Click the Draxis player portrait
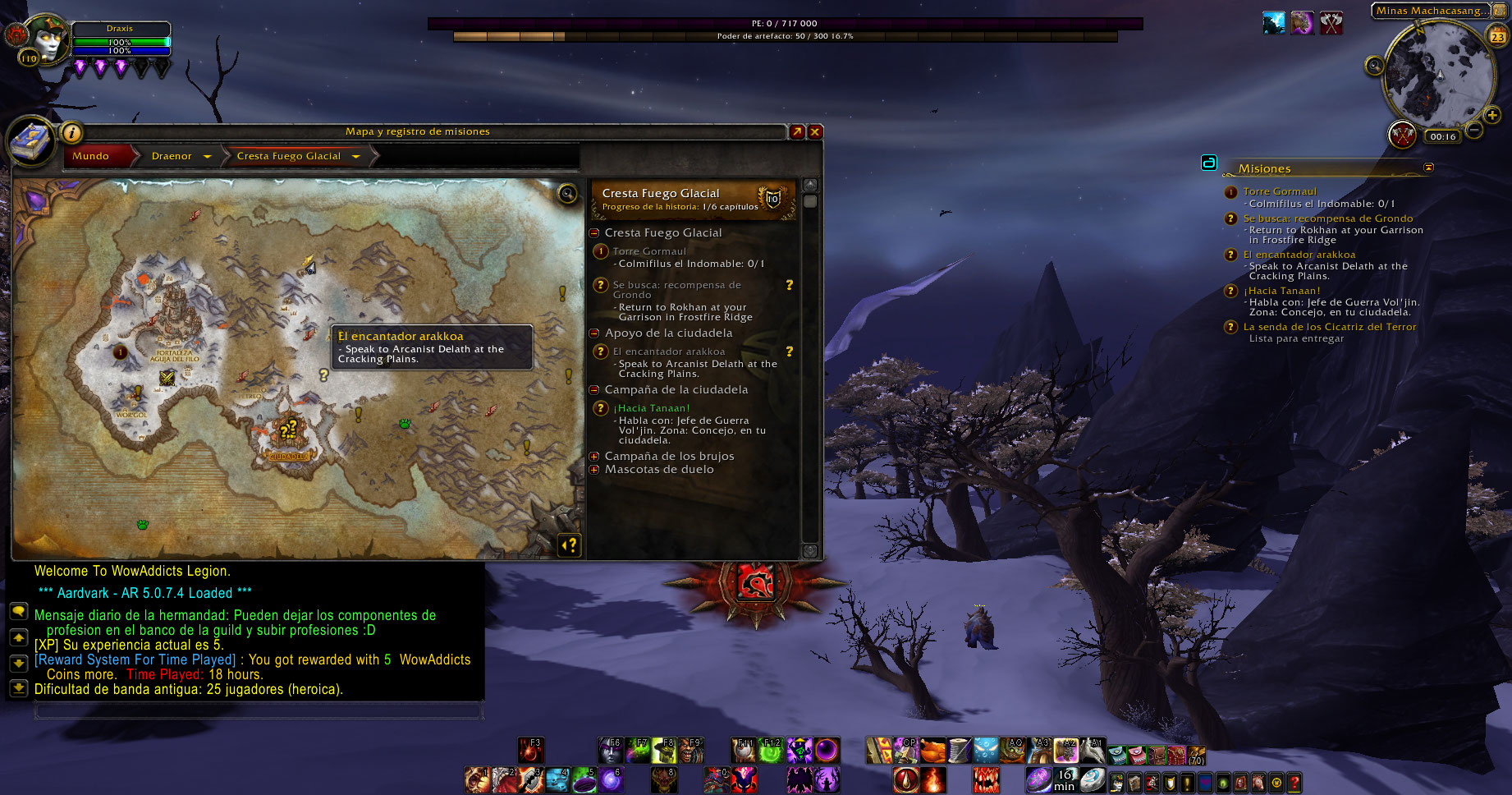Screen dimensions: 1512x795 (46, 39)
